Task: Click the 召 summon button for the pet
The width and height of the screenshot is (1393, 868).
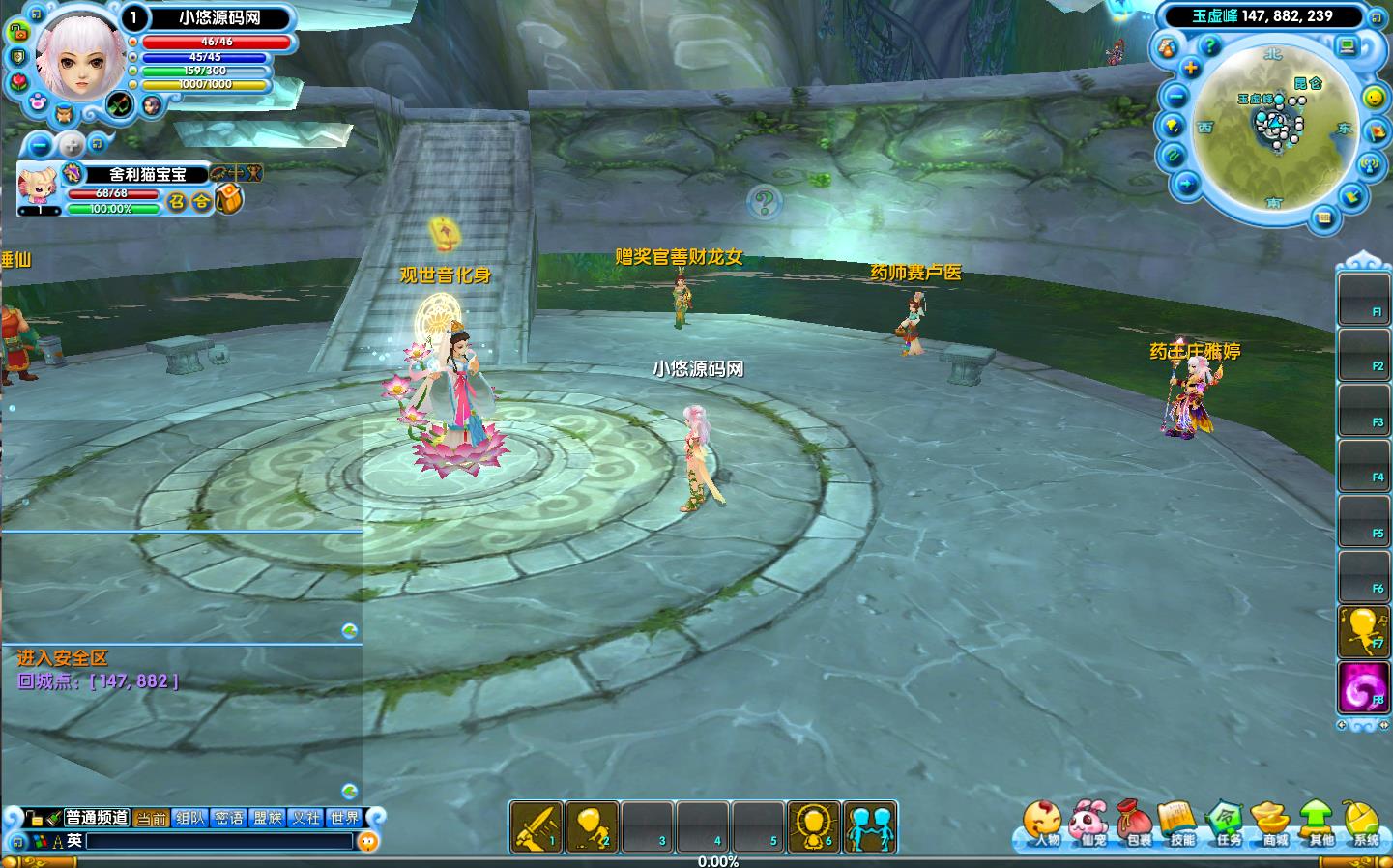Action: pos(177,201)
